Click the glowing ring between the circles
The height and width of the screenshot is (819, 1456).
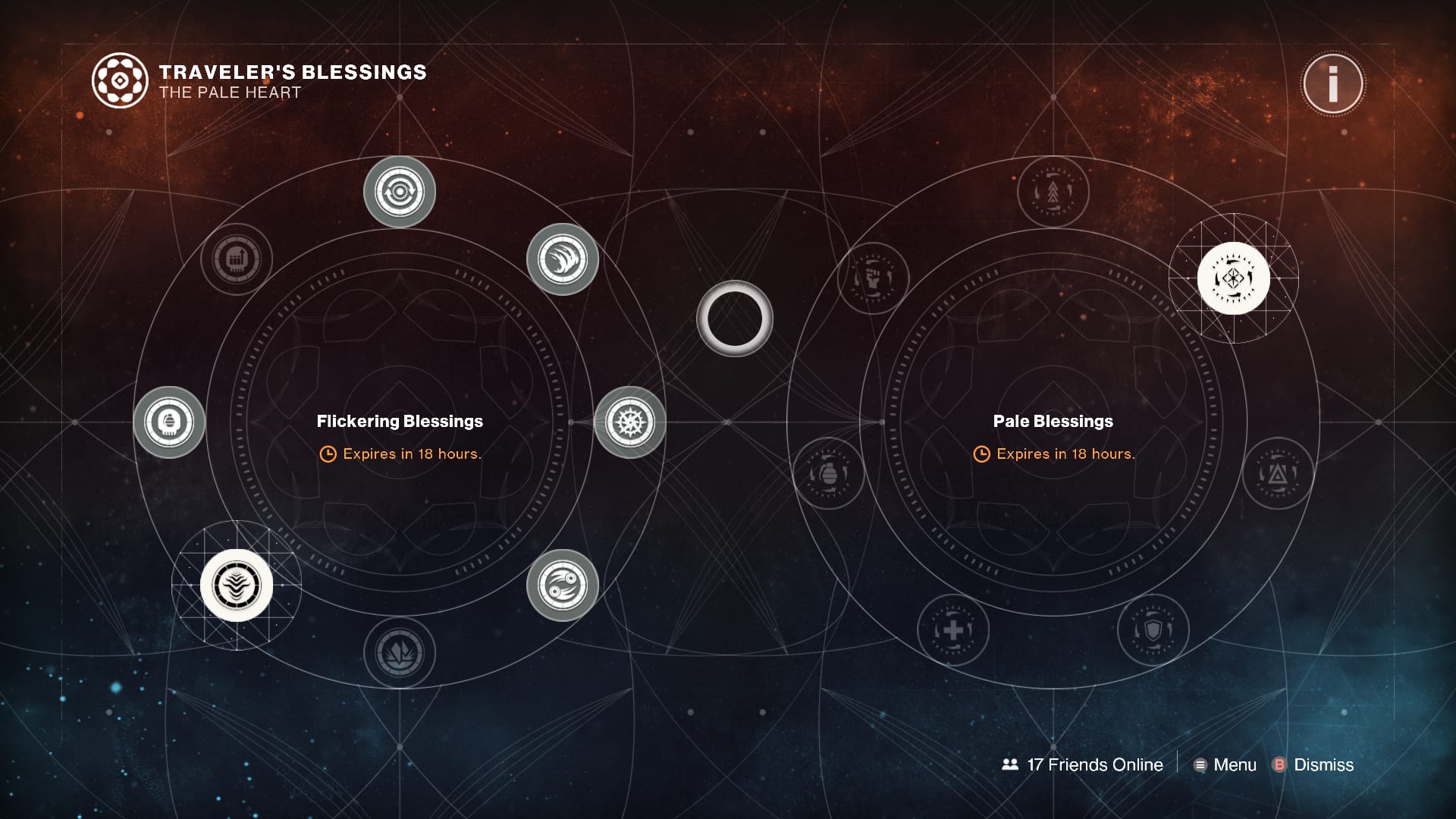[734, 318]
